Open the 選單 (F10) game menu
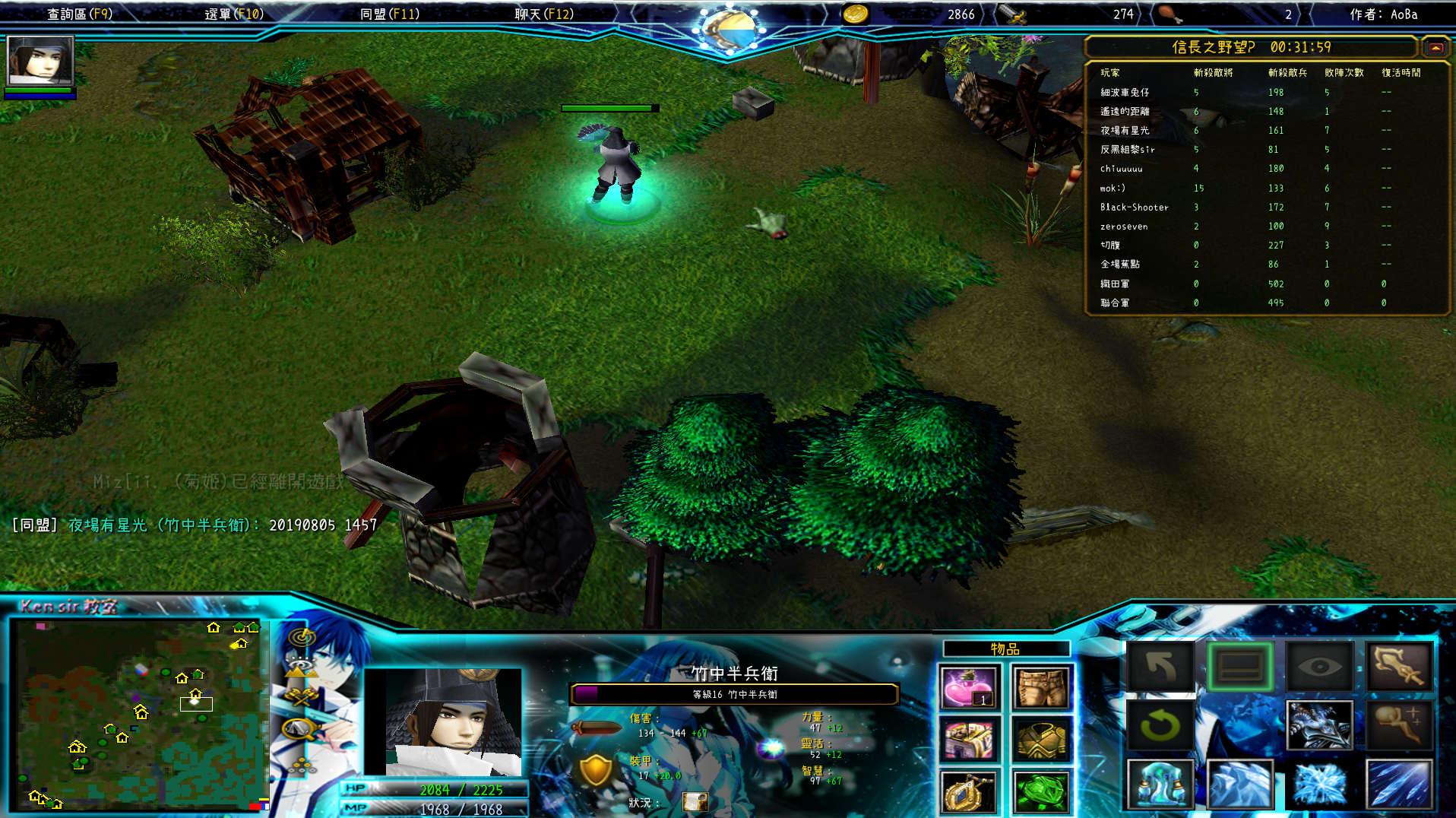1456x818 pixels. coord(234,14)
